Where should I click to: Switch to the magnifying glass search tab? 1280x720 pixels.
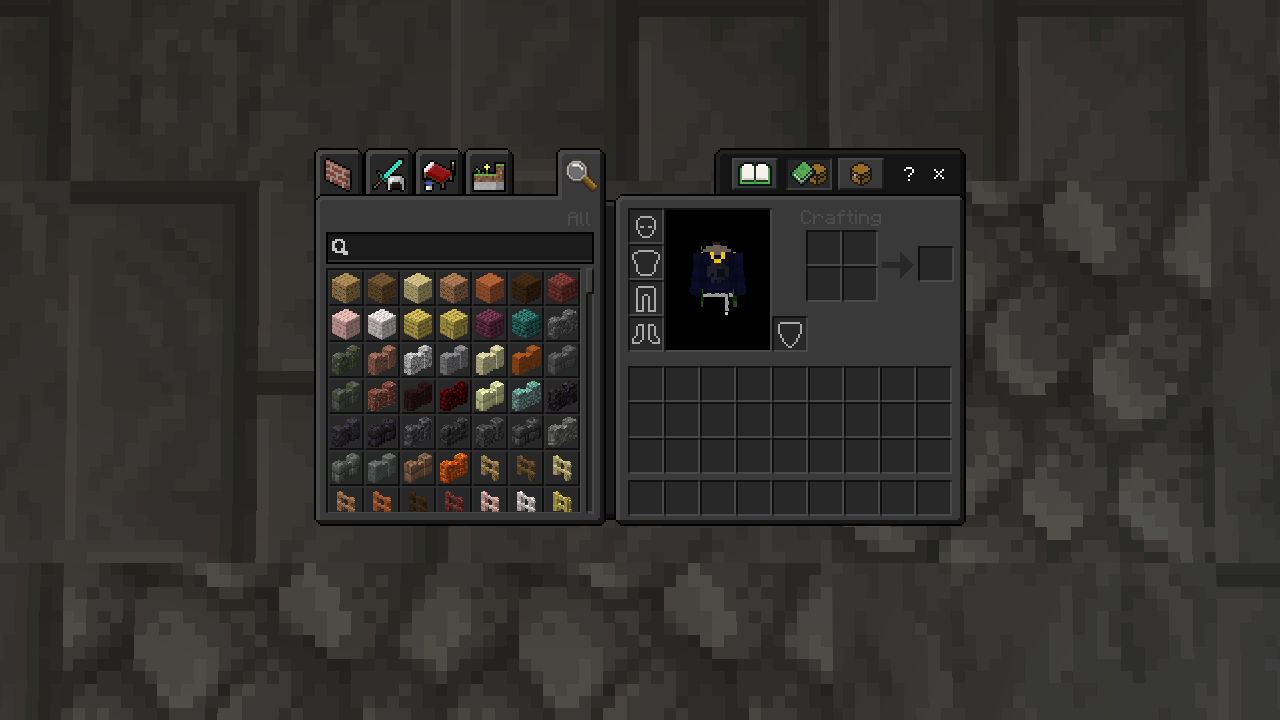(581, 174)
